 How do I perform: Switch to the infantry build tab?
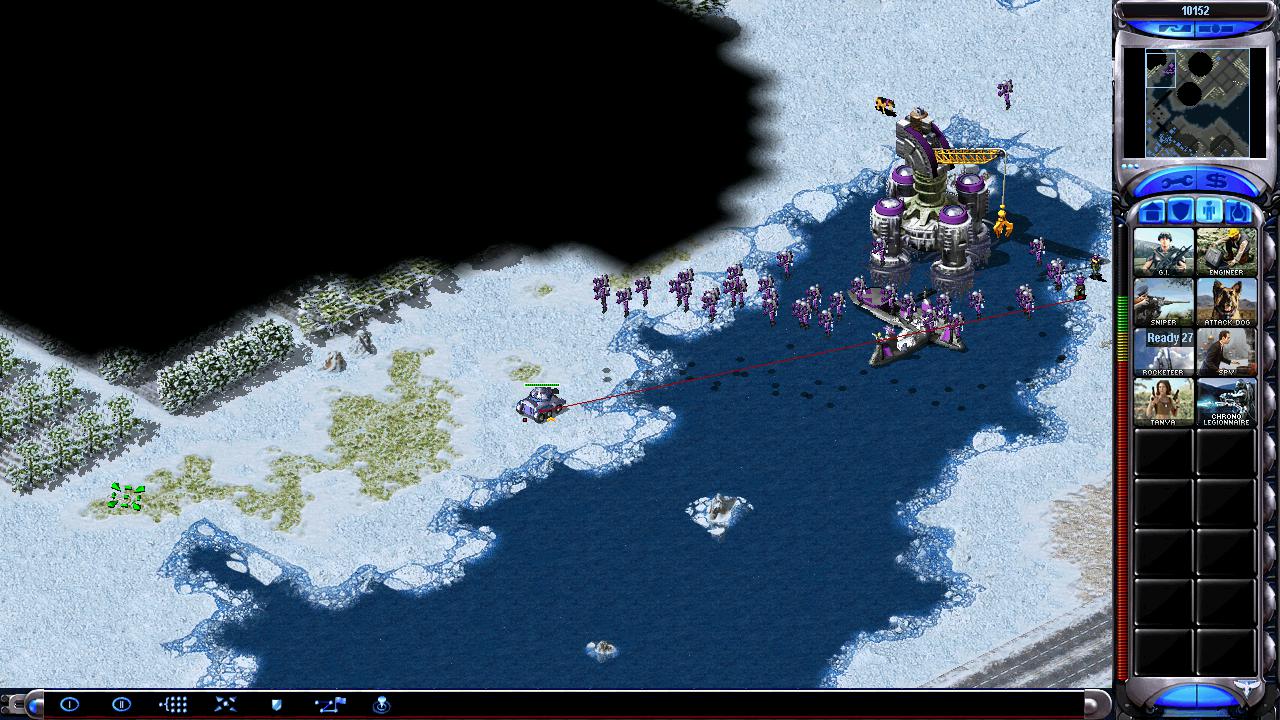(x=1209, y=212)
